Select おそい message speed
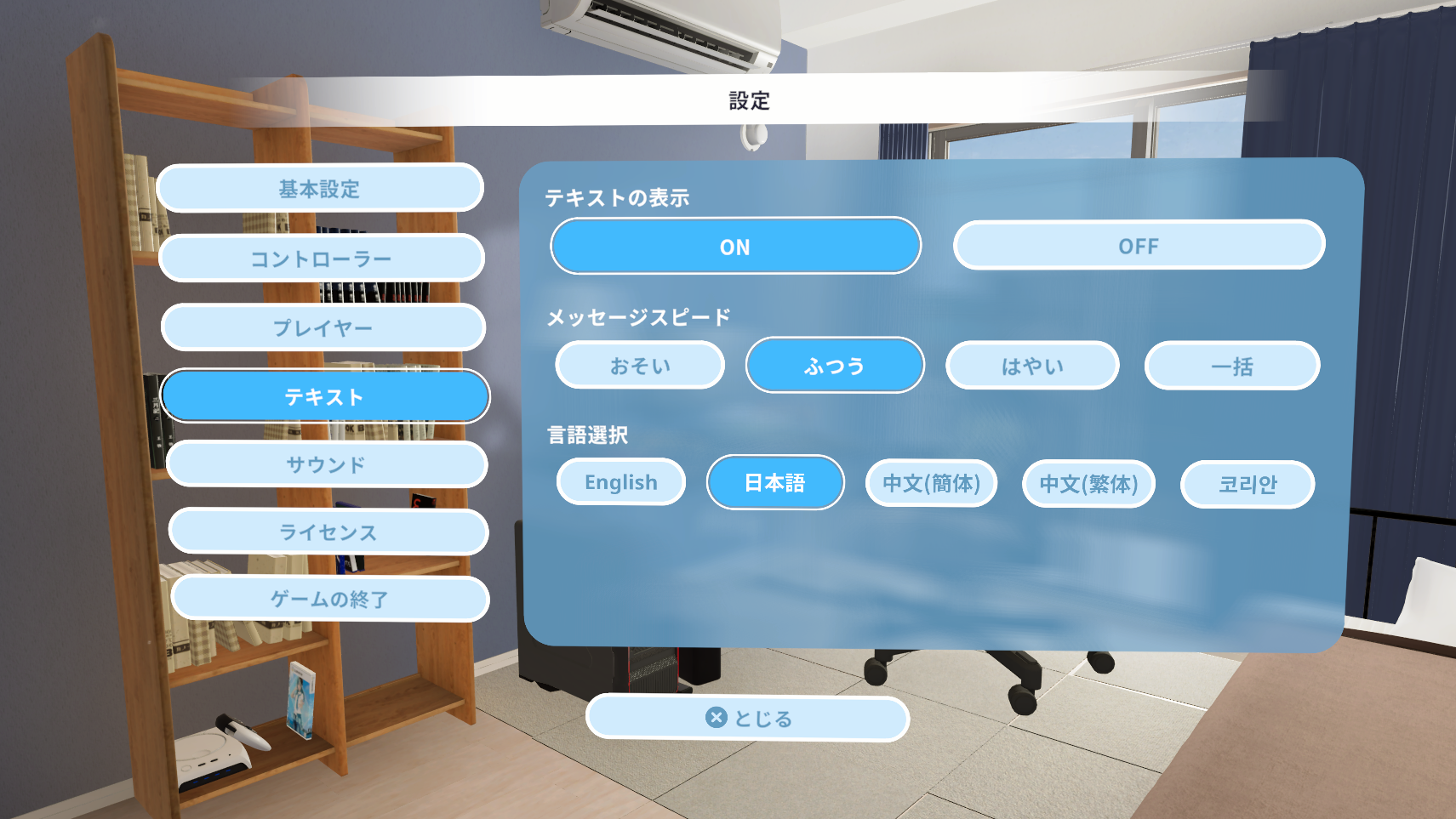The image size is (1456, 819). point(639,365)
